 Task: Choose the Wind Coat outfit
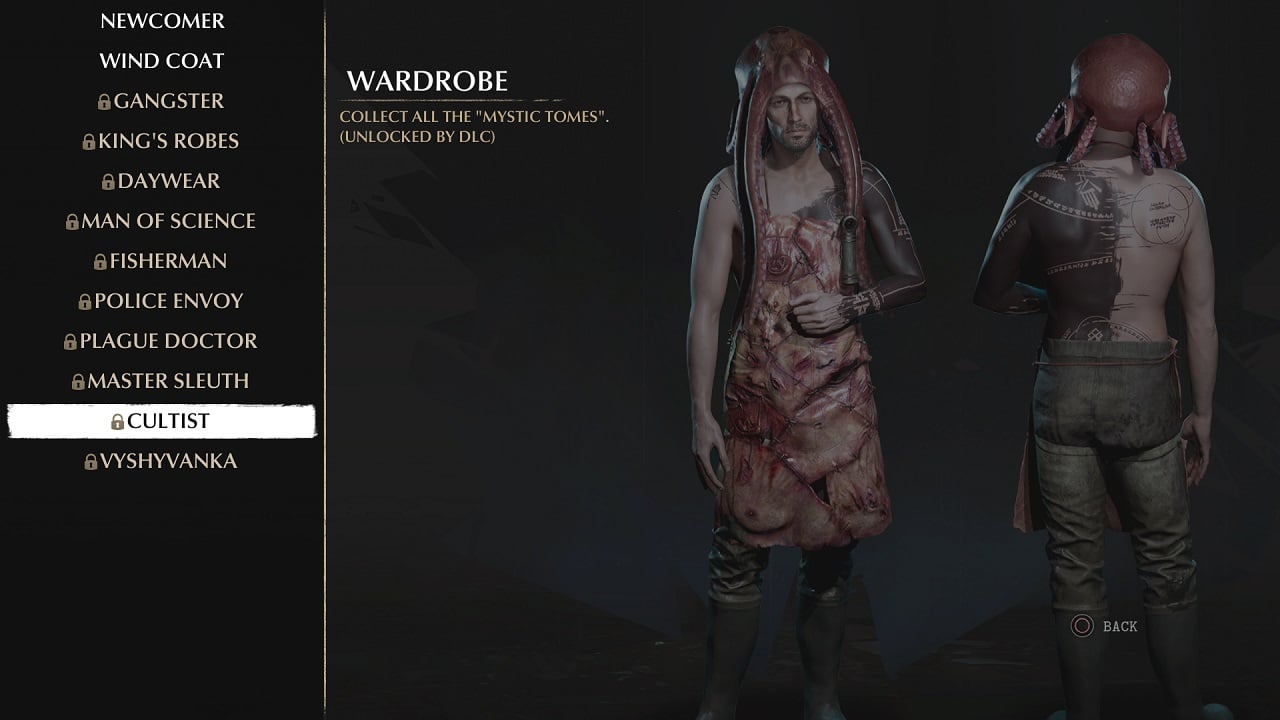pos(162,61)
